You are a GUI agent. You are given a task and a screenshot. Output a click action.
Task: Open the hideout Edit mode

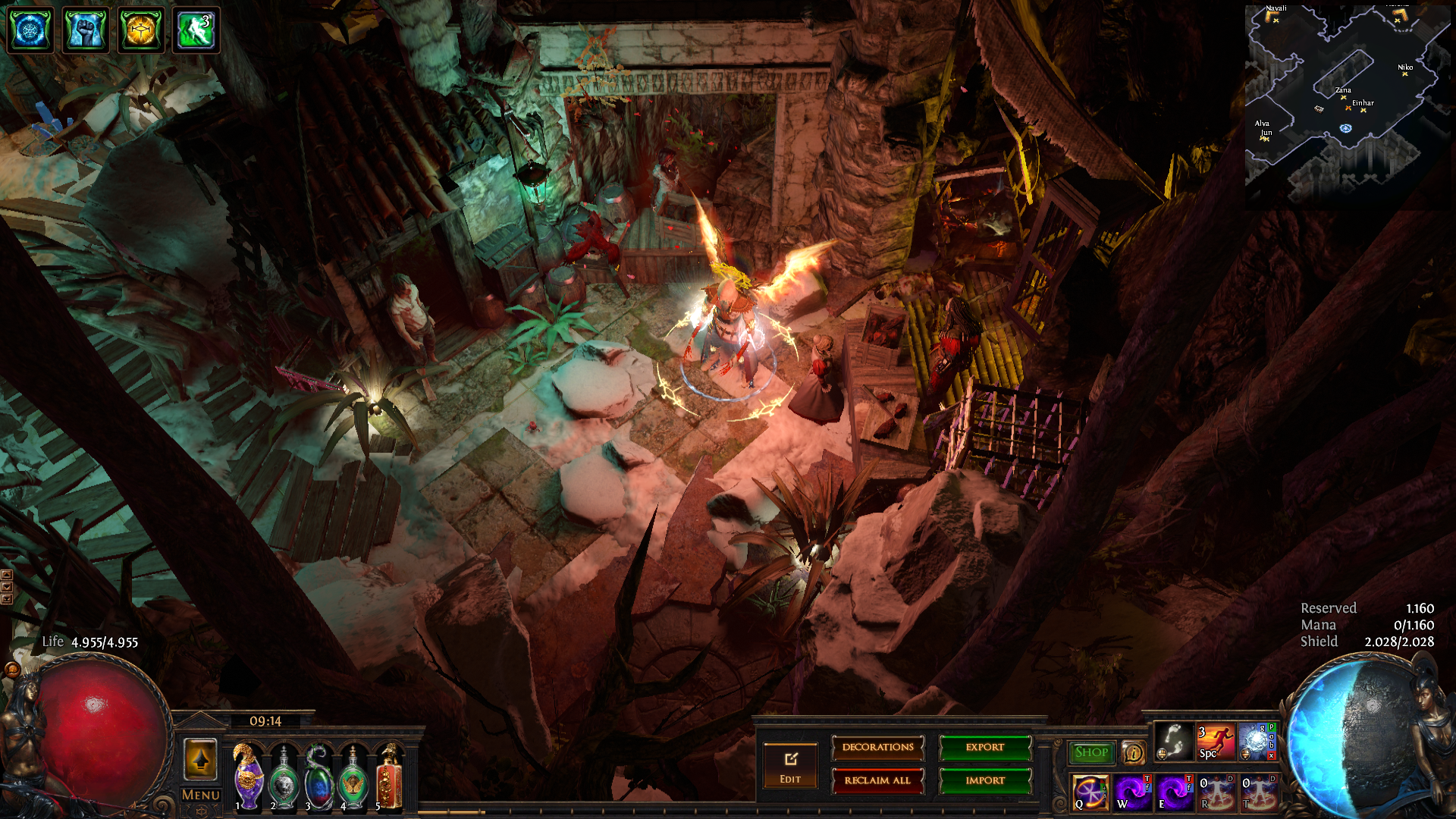point(790,765)
